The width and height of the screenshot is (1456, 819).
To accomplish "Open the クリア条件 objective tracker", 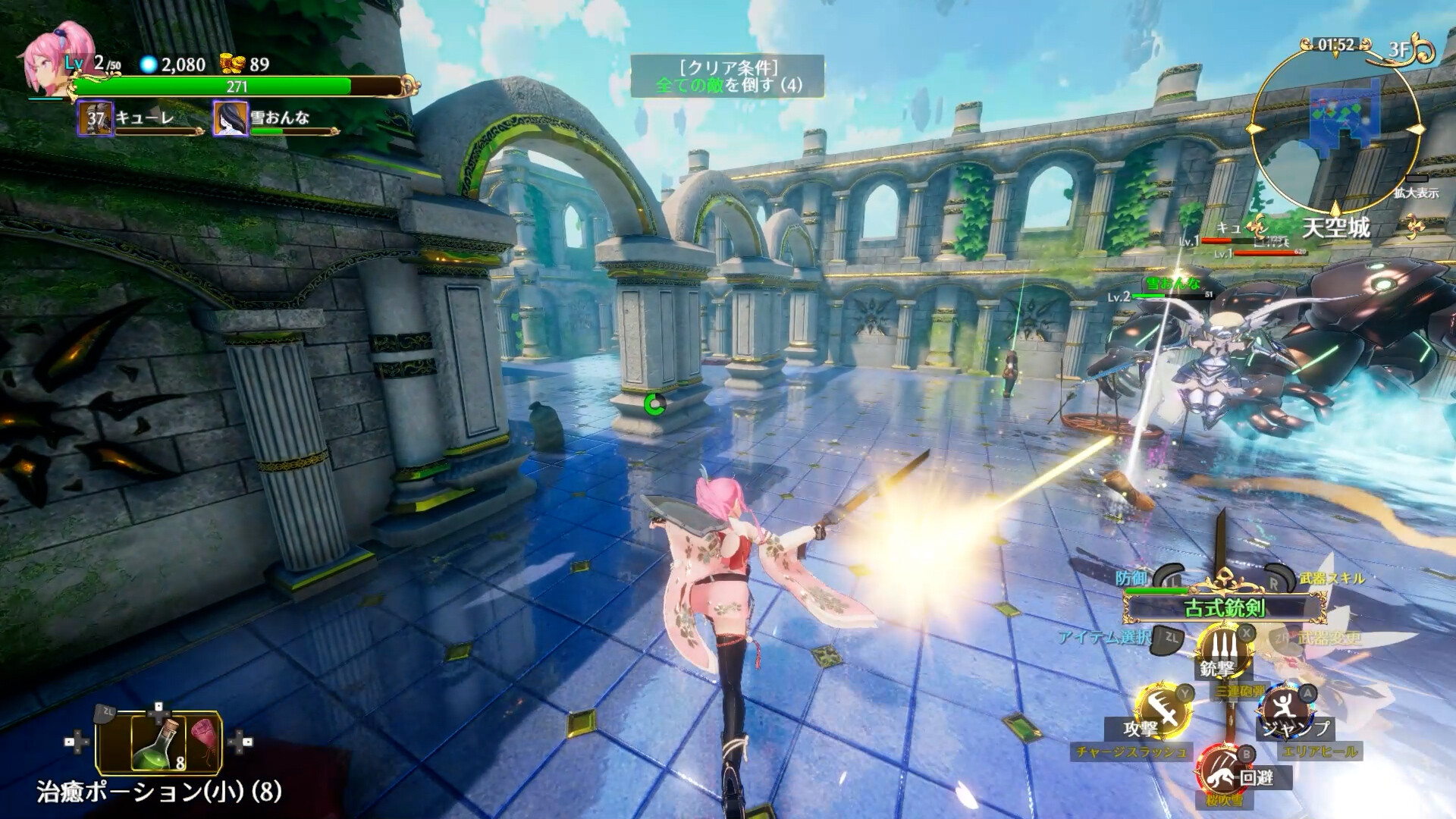I will tap(727, 76).
